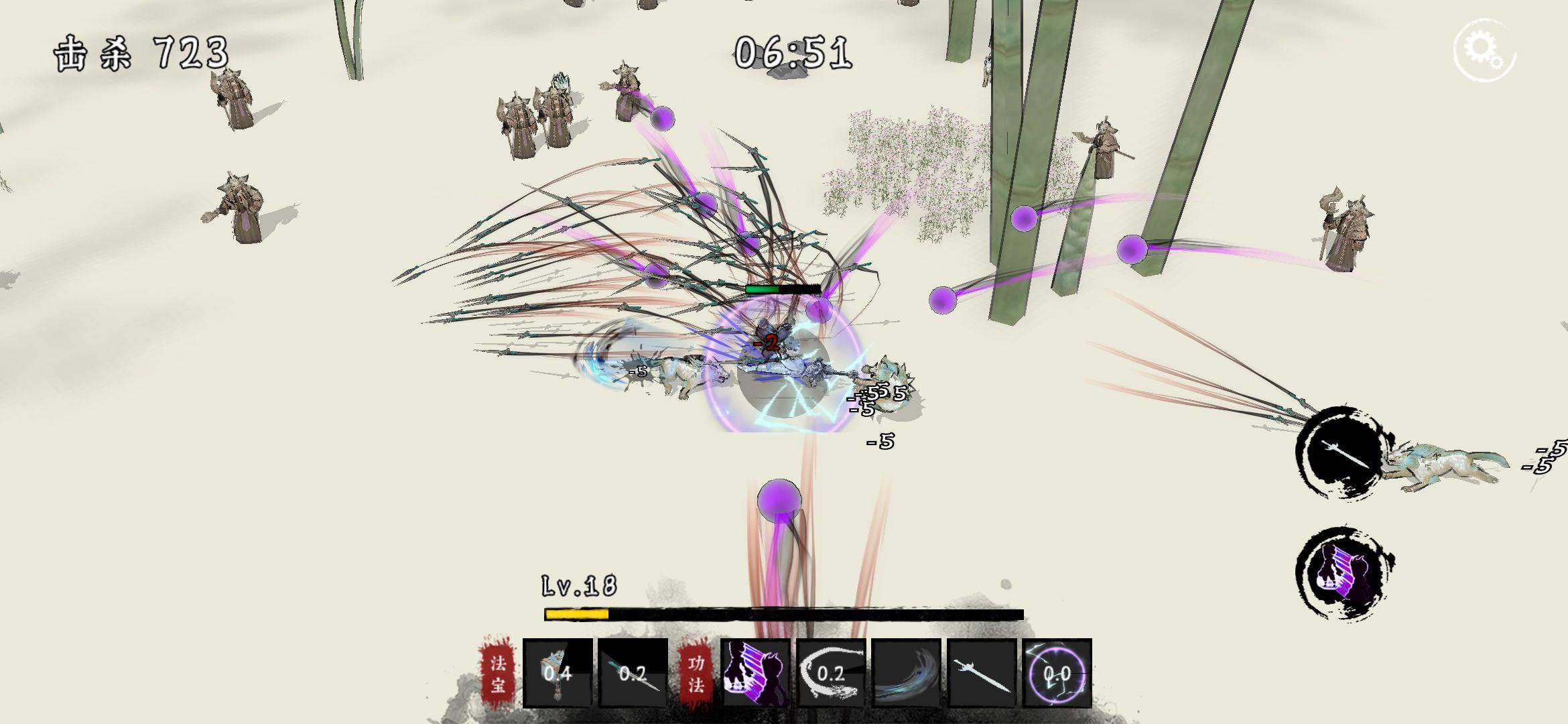Activate the blue wind slash skill slot

pyautogui.click(x=907, y=672)
